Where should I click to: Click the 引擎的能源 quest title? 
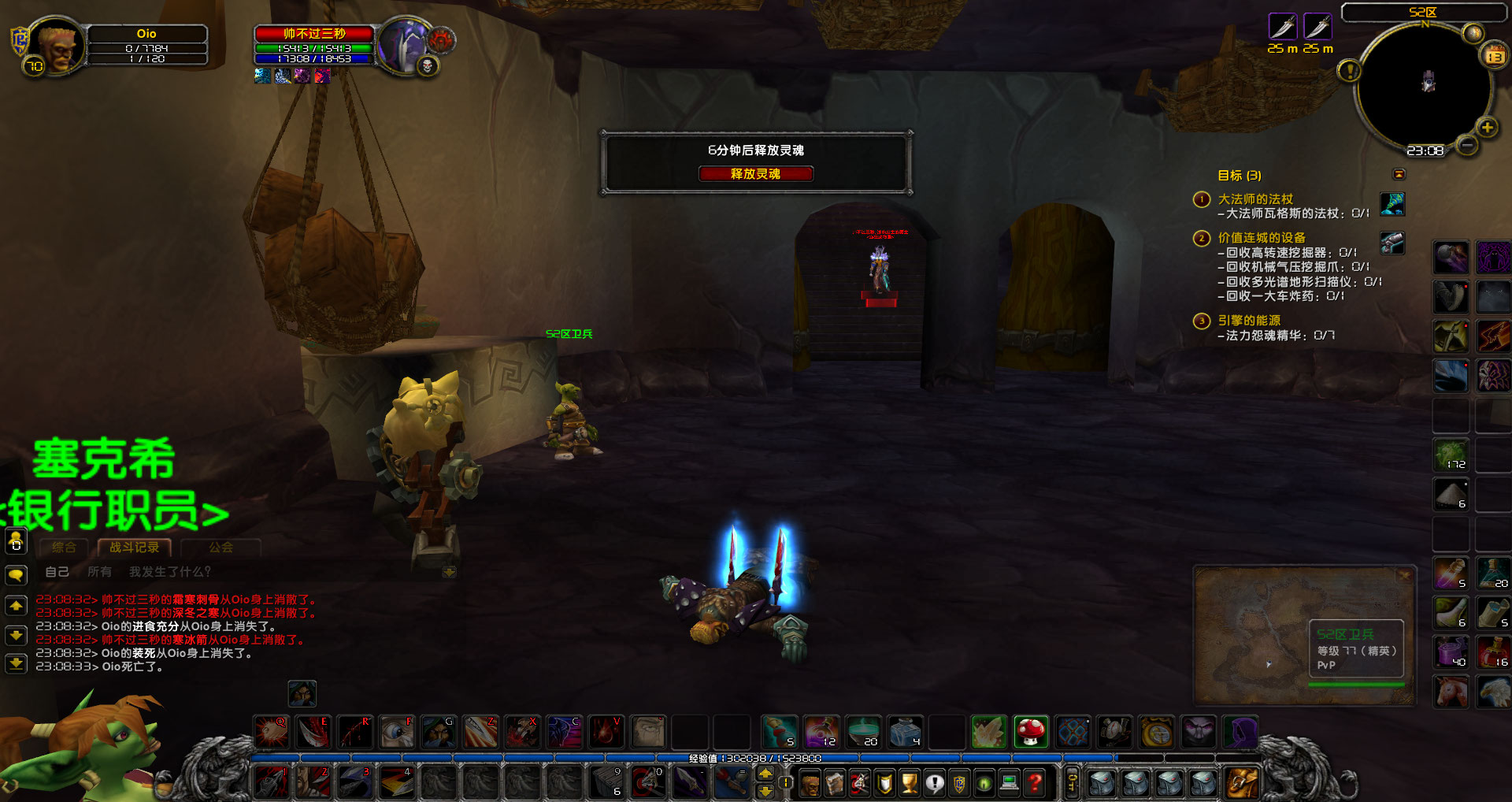tap(1249, 321)
